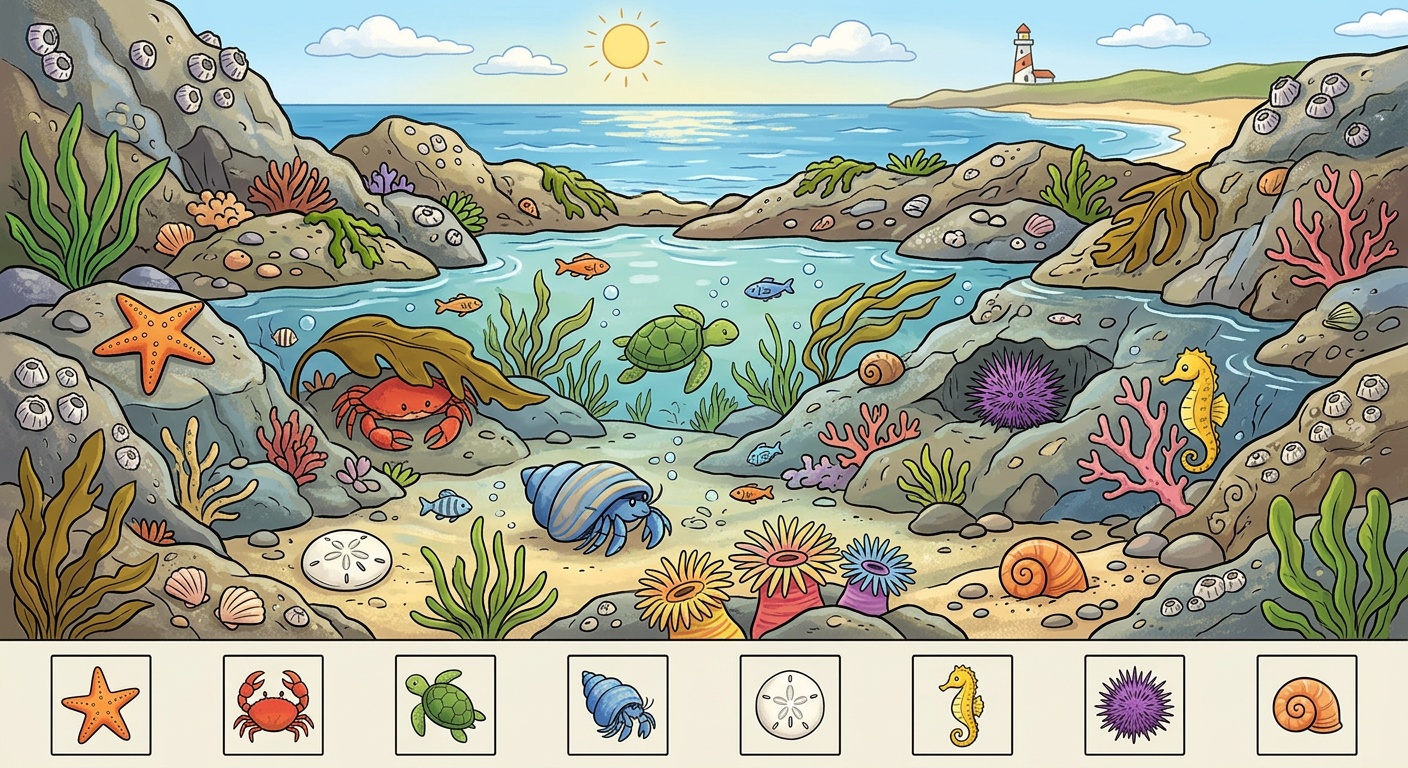This screenshot has width=1408, height=768.
Task: Click the green sea turtle slot in the item bar
Action: click(x=445, y=705)
